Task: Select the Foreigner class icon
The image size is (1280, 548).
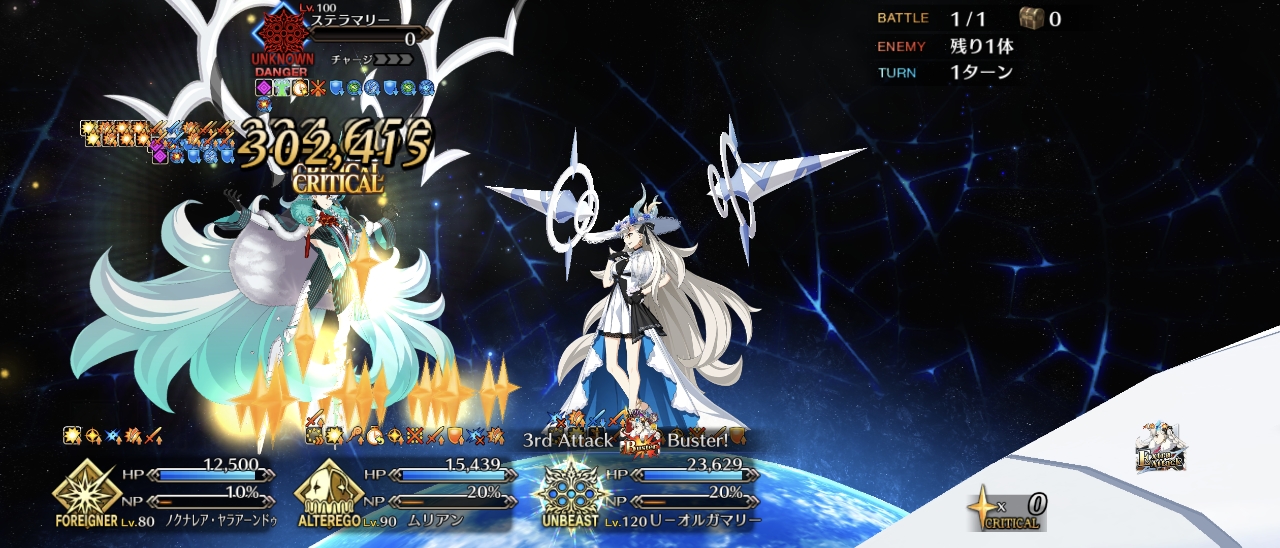Action: click(x=87, y=490)
